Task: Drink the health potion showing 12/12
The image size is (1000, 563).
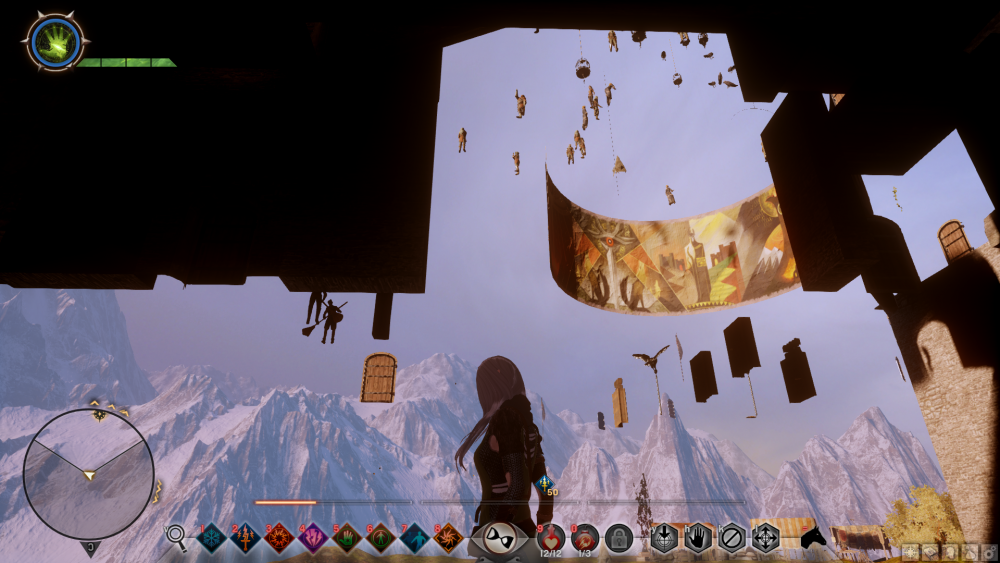Action: (551, 538)
